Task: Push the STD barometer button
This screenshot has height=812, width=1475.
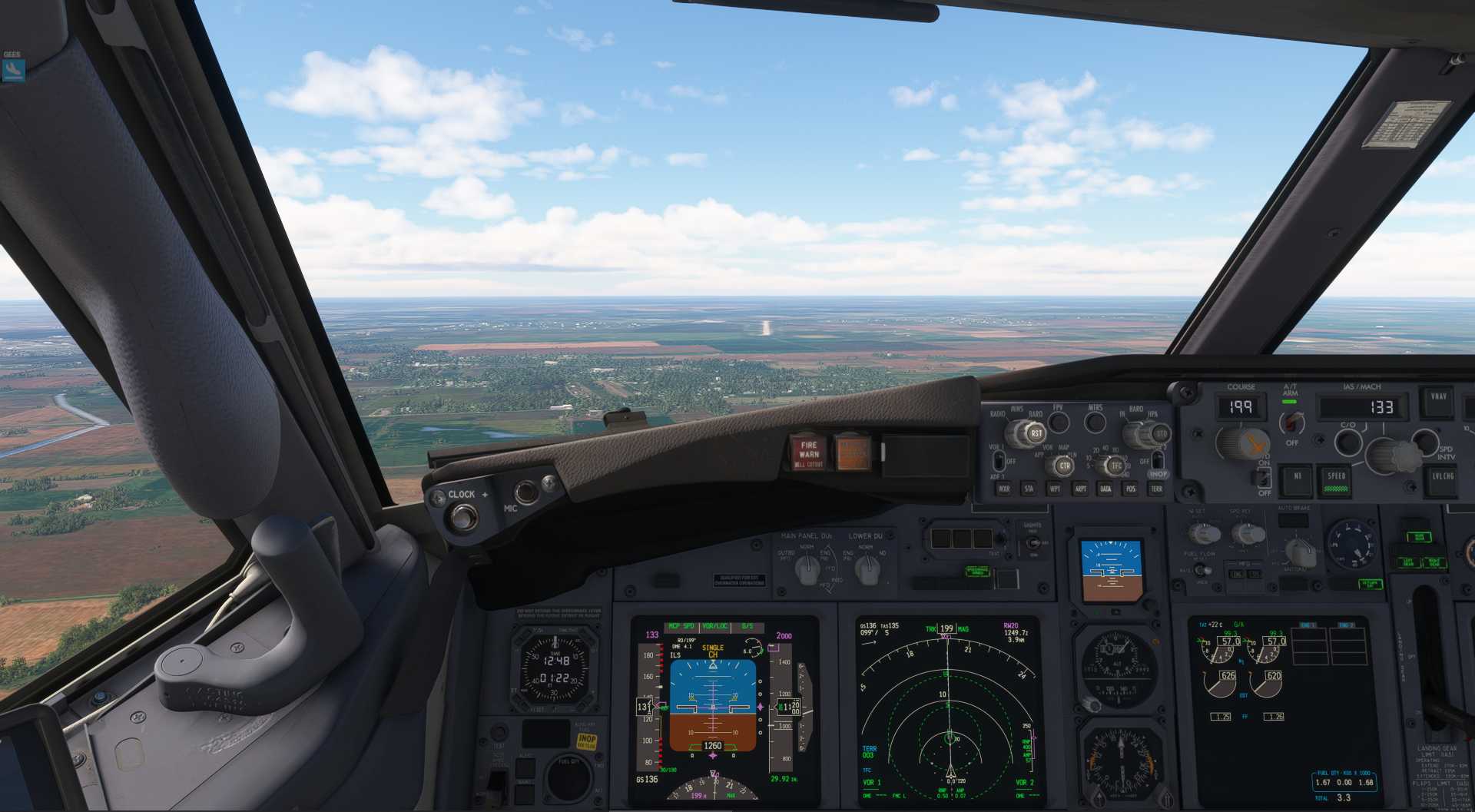Action: point(1160,434)
